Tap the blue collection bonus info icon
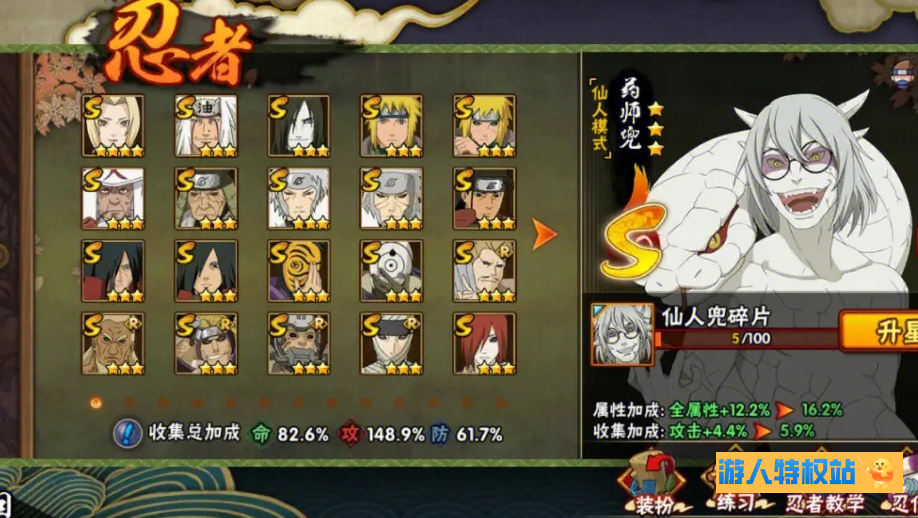This screenshot has width=918, height=518. tap(128, 433)
